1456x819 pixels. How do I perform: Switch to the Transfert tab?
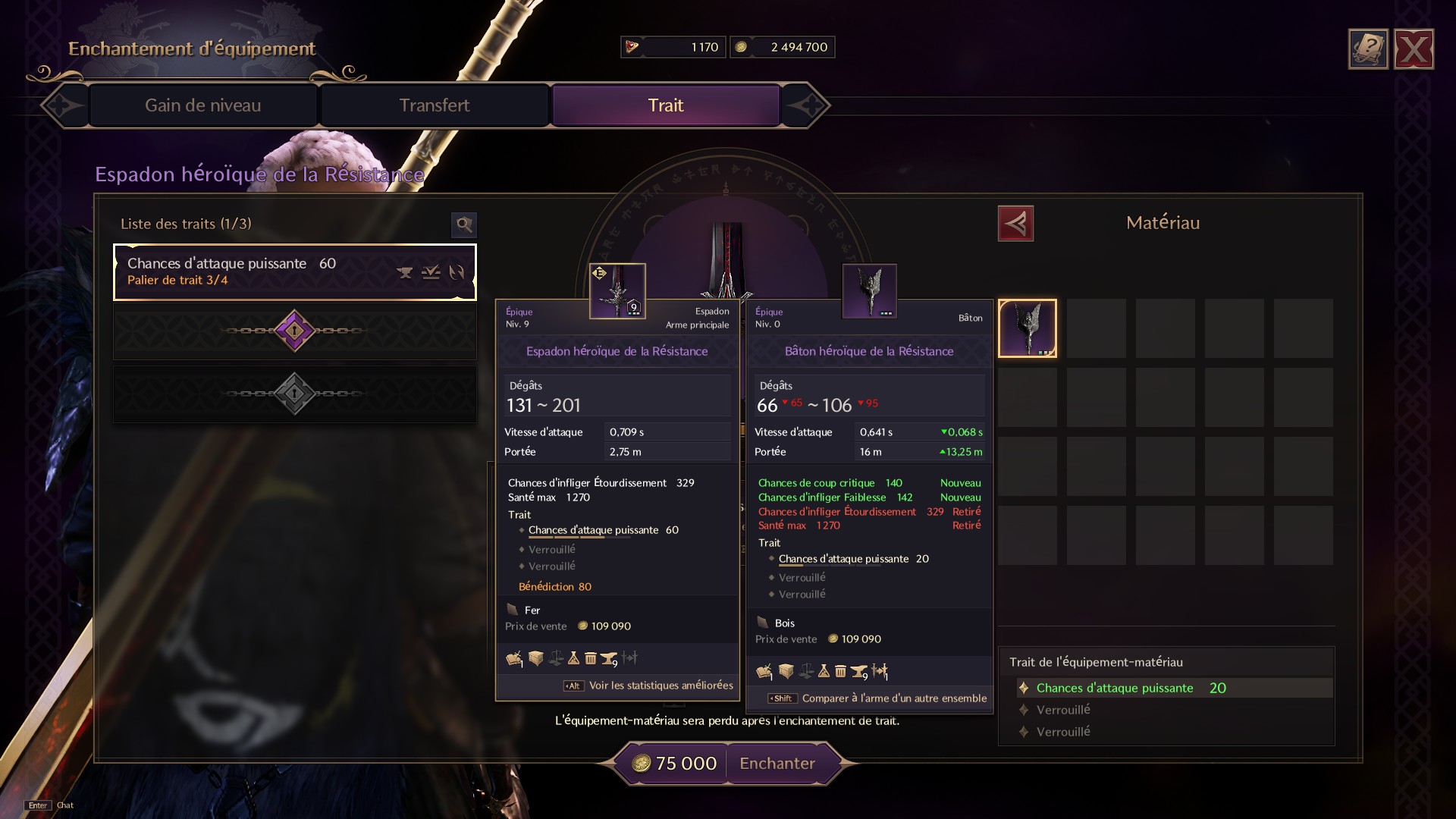435,105
